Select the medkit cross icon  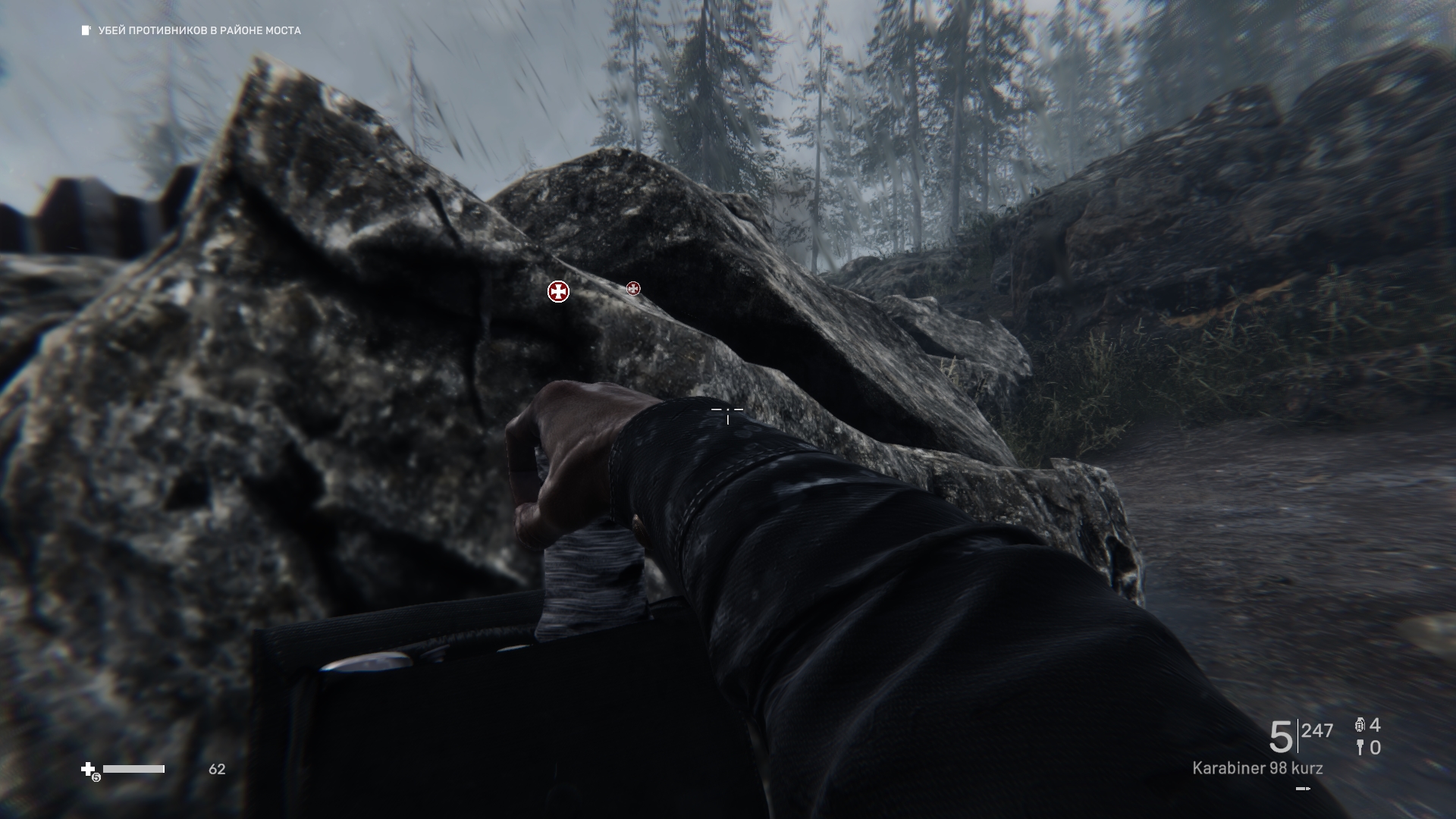[88, 770]
